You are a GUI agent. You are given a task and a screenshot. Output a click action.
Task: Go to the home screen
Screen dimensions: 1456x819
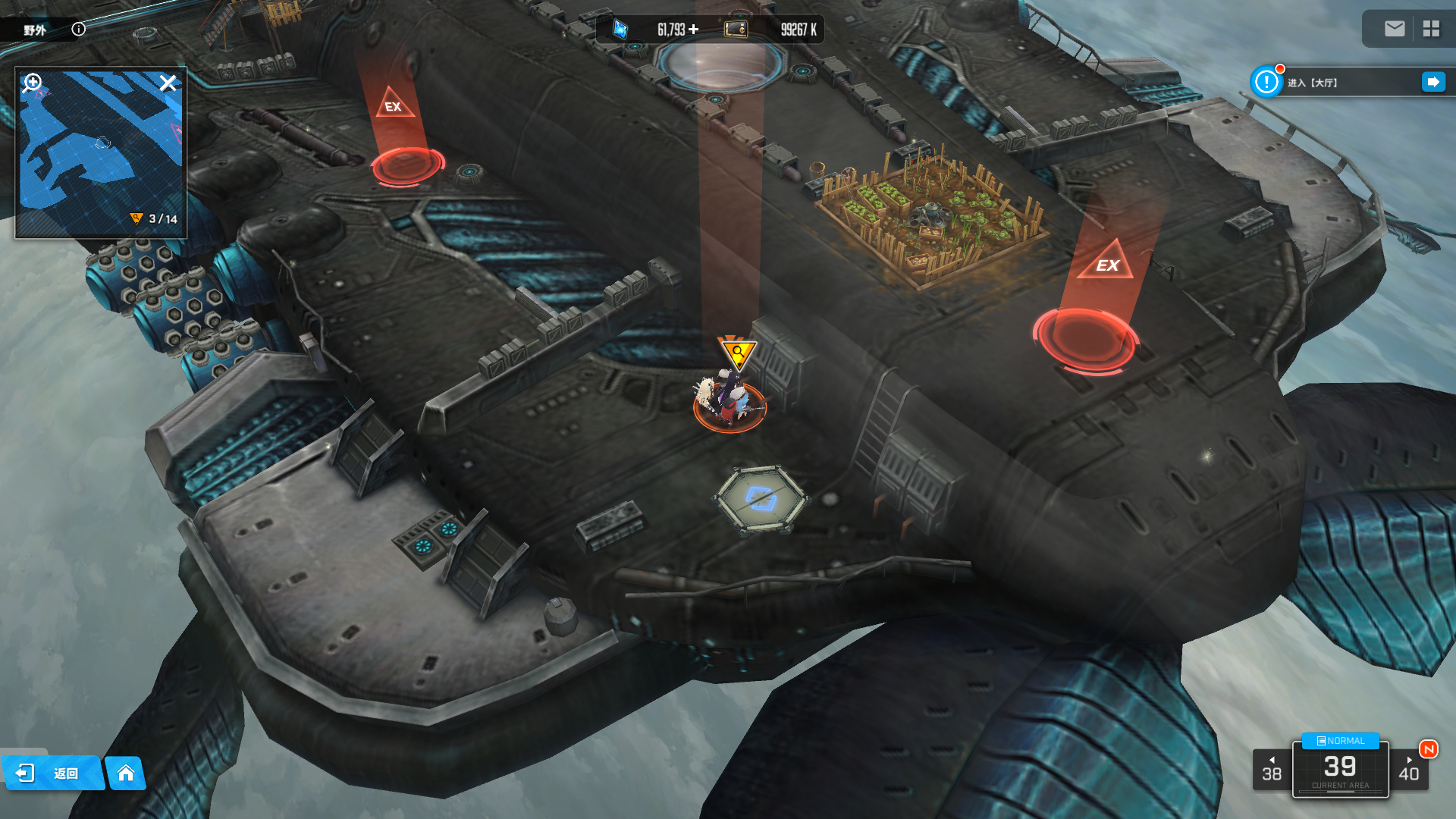pyautogui.click(x=126, y=773)
